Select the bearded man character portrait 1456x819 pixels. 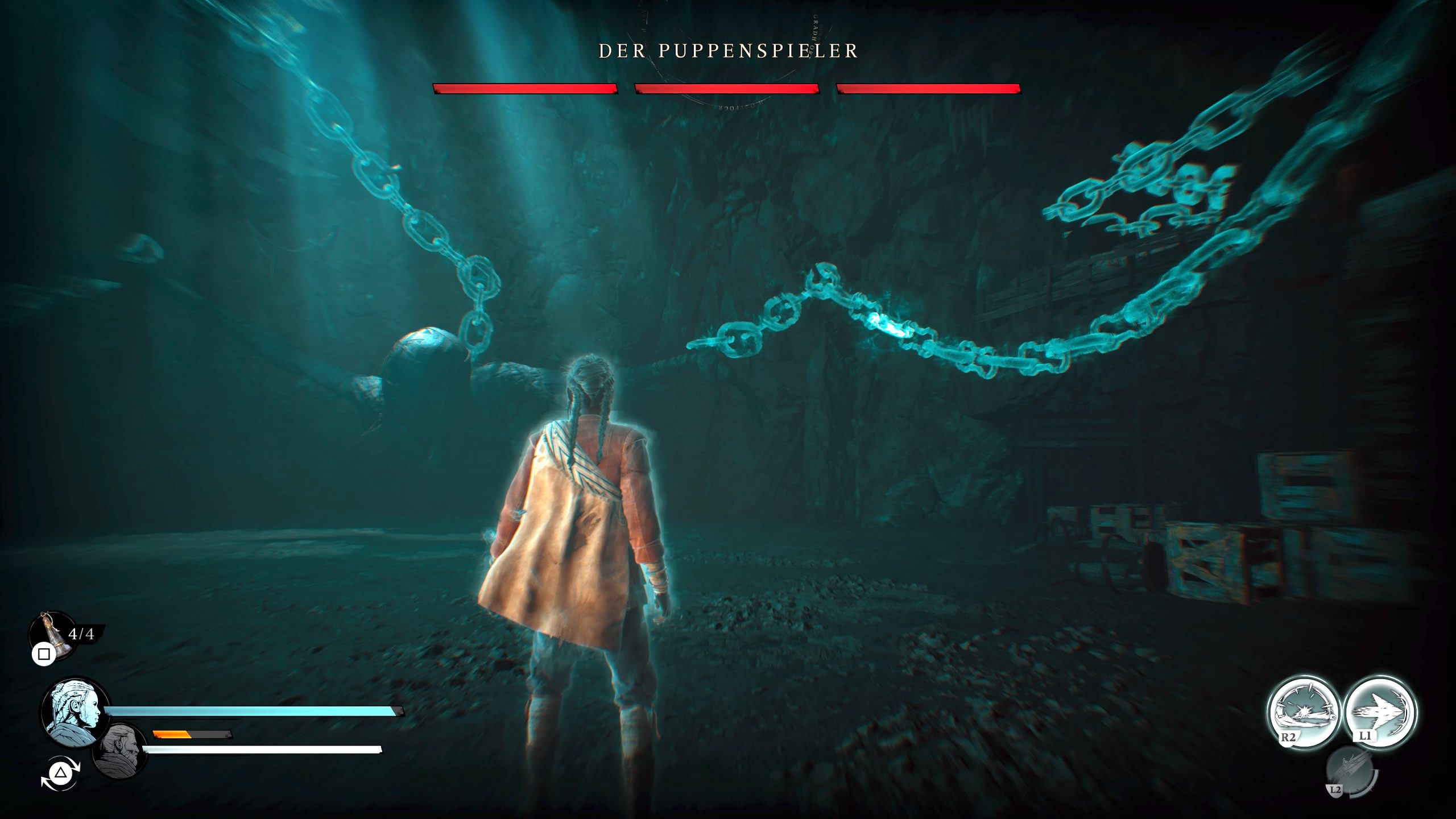(119, 751)
